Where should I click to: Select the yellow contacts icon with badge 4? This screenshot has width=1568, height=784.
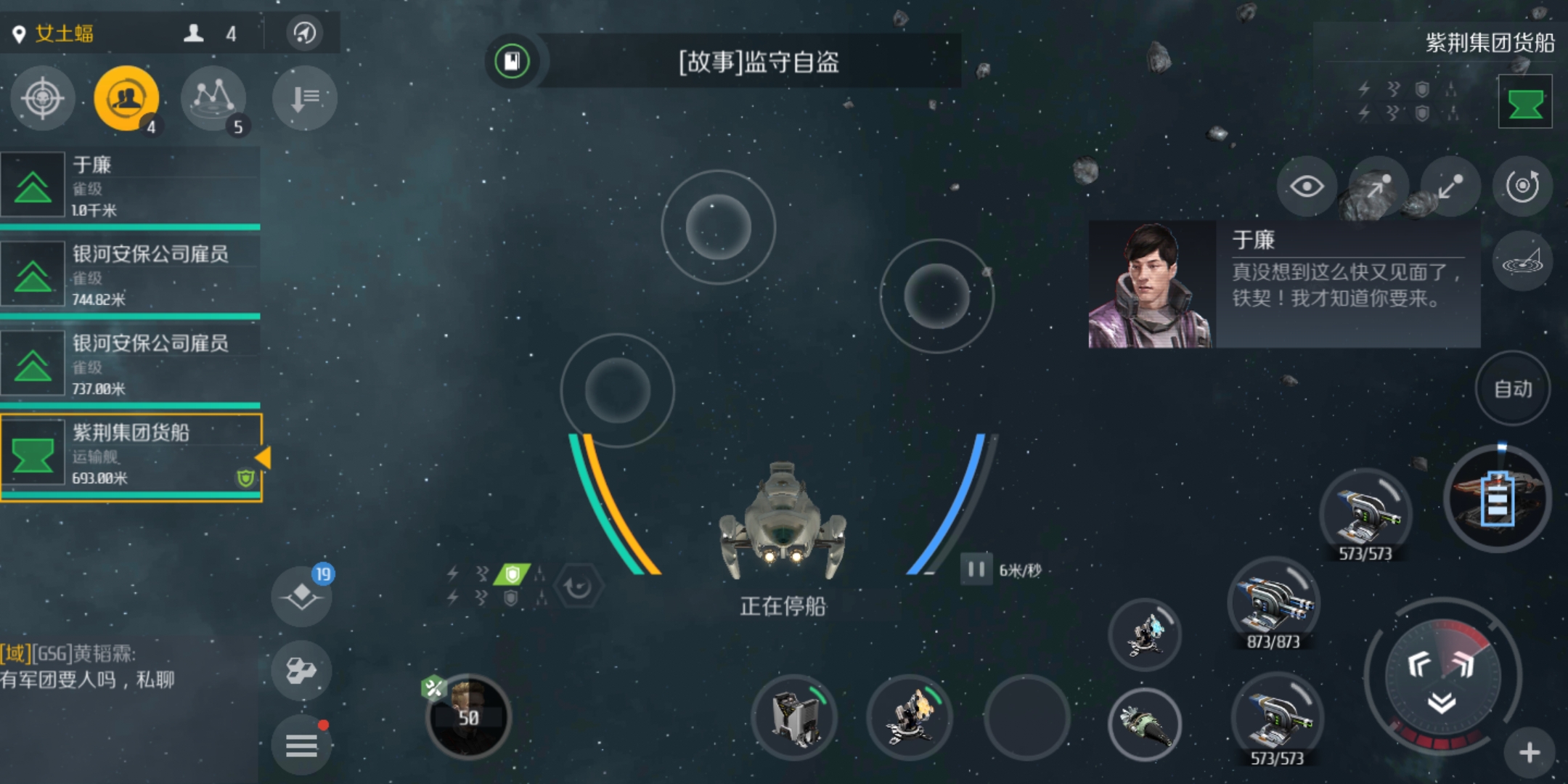pyautogui.click(x=126, y=98)
